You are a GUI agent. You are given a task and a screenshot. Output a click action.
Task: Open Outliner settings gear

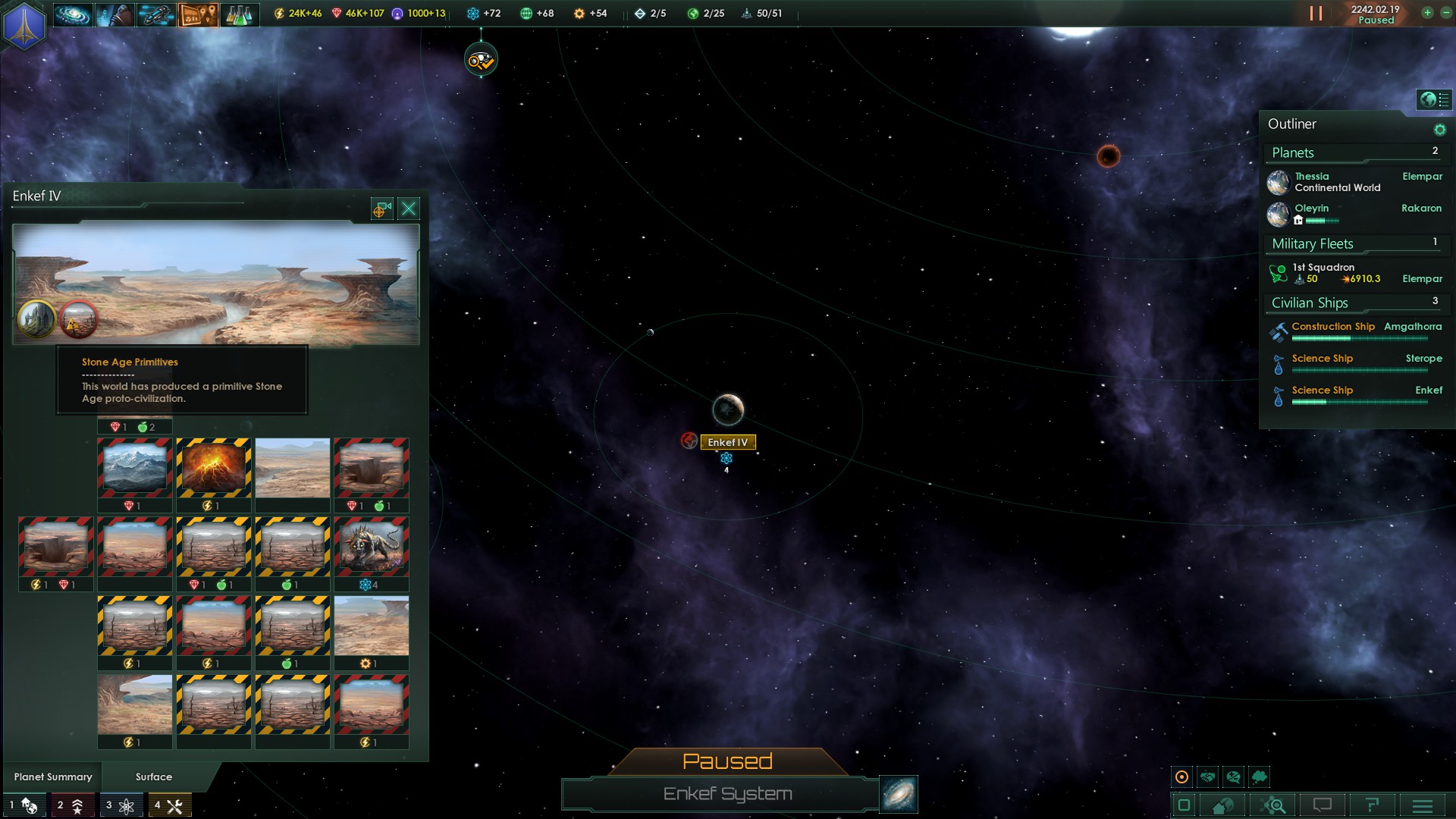1439,130
